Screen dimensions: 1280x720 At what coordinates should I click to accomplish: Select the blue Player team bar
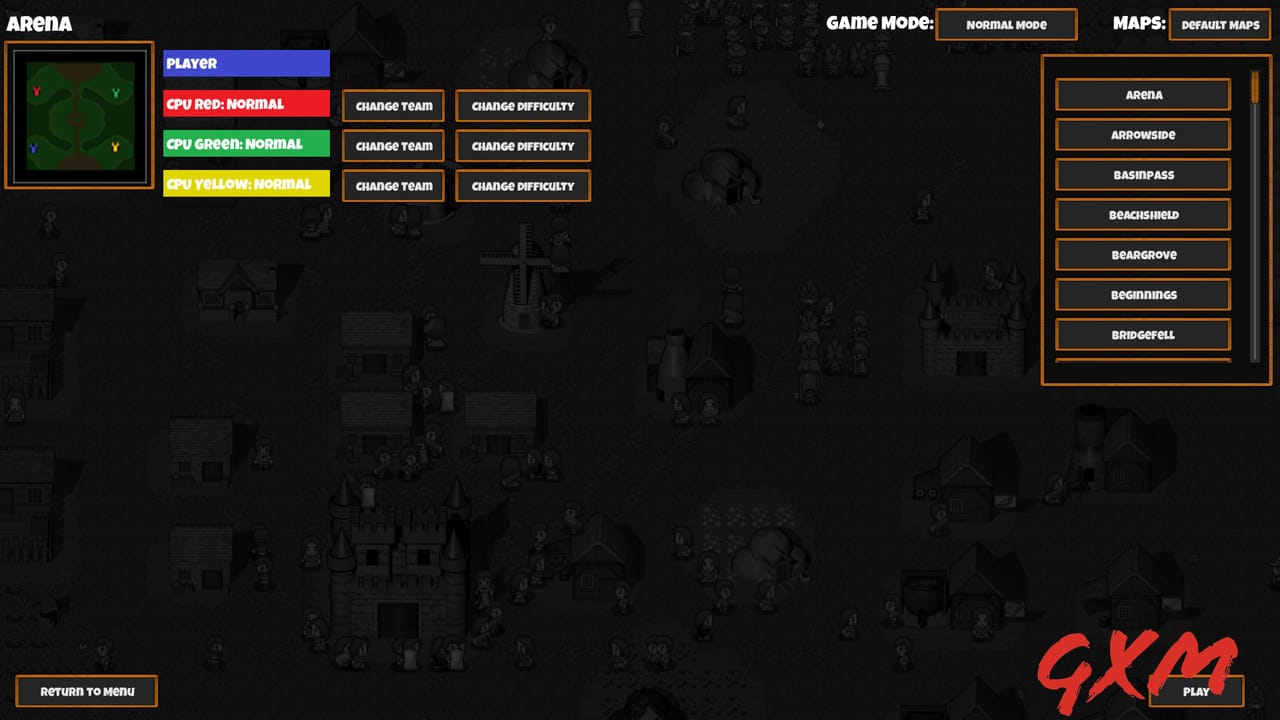point(246,63)
